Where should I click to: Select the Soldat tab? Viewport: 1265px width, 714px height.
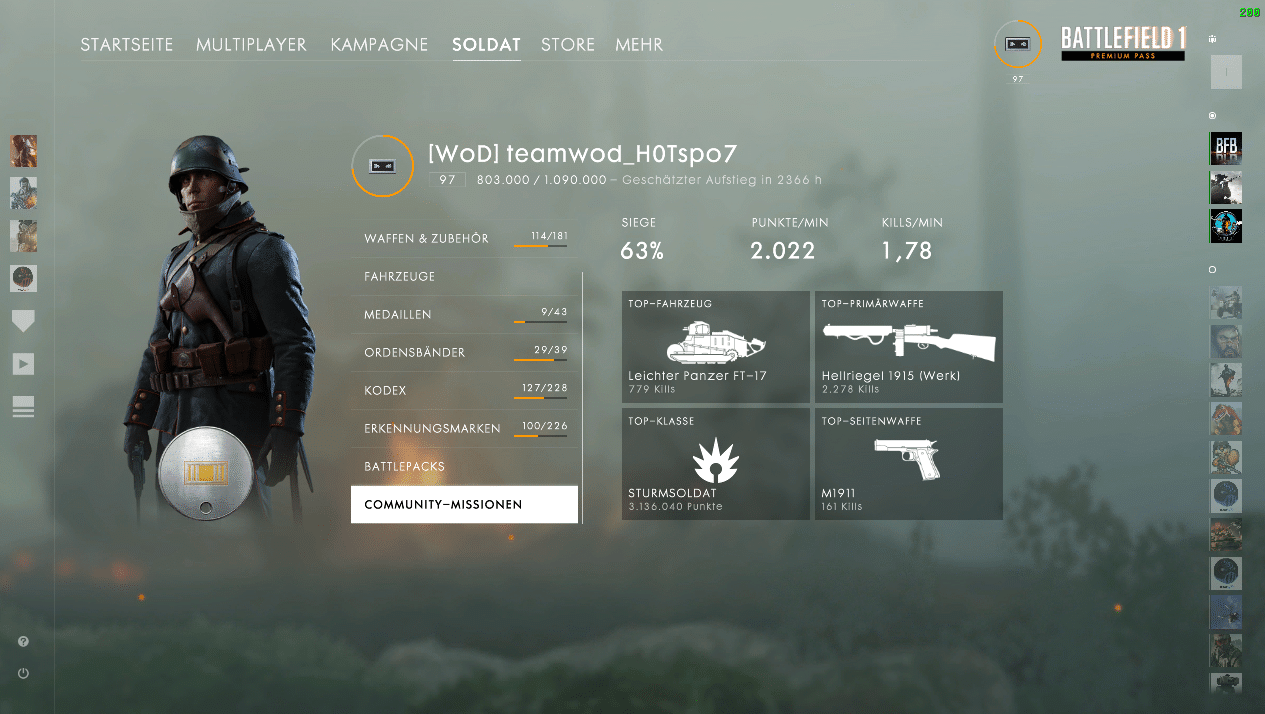pyautogui.click(x=486, y=45)
